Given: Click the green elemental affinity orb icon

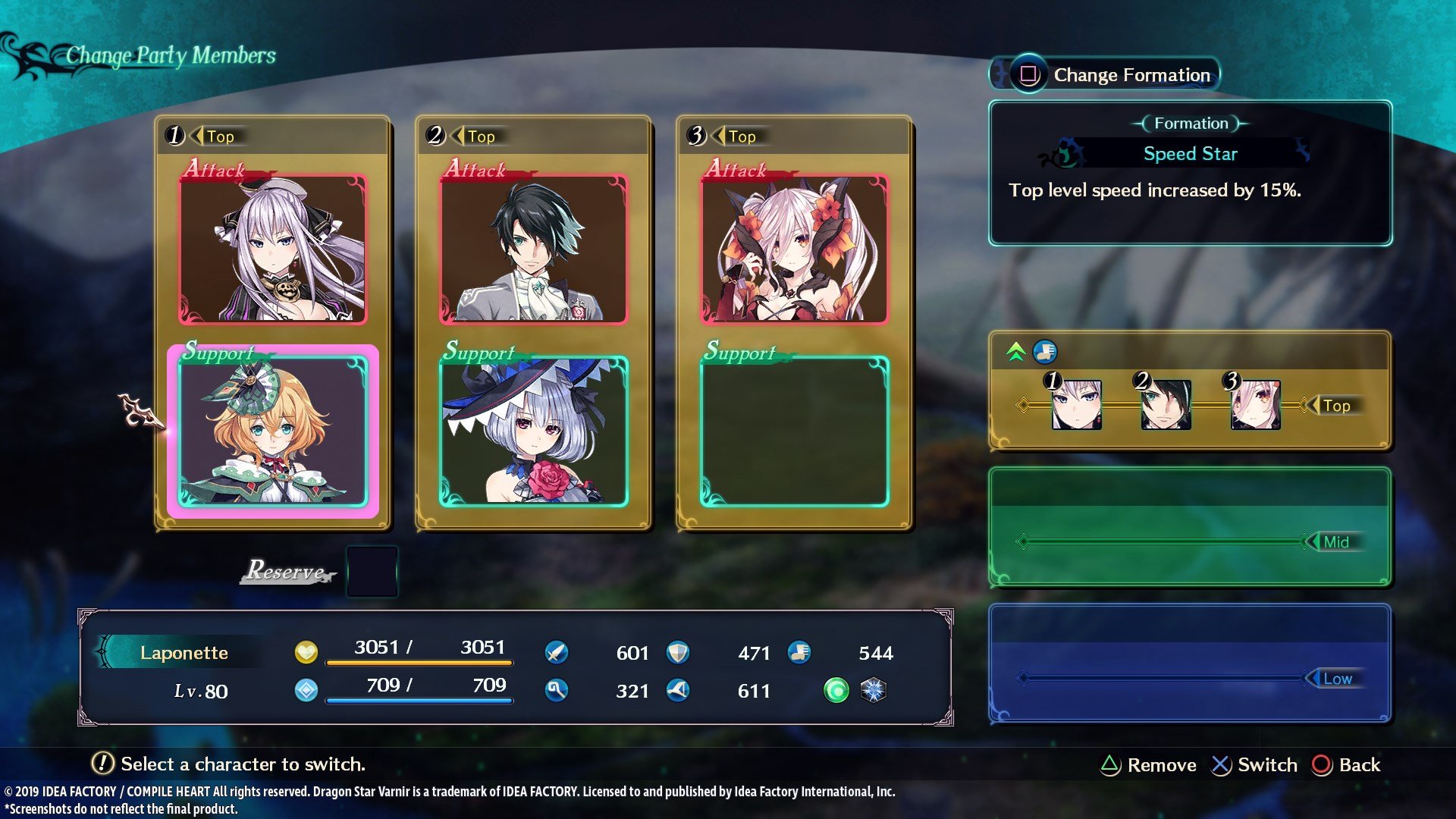Looking at the screenshot, I should coord(836,691).
